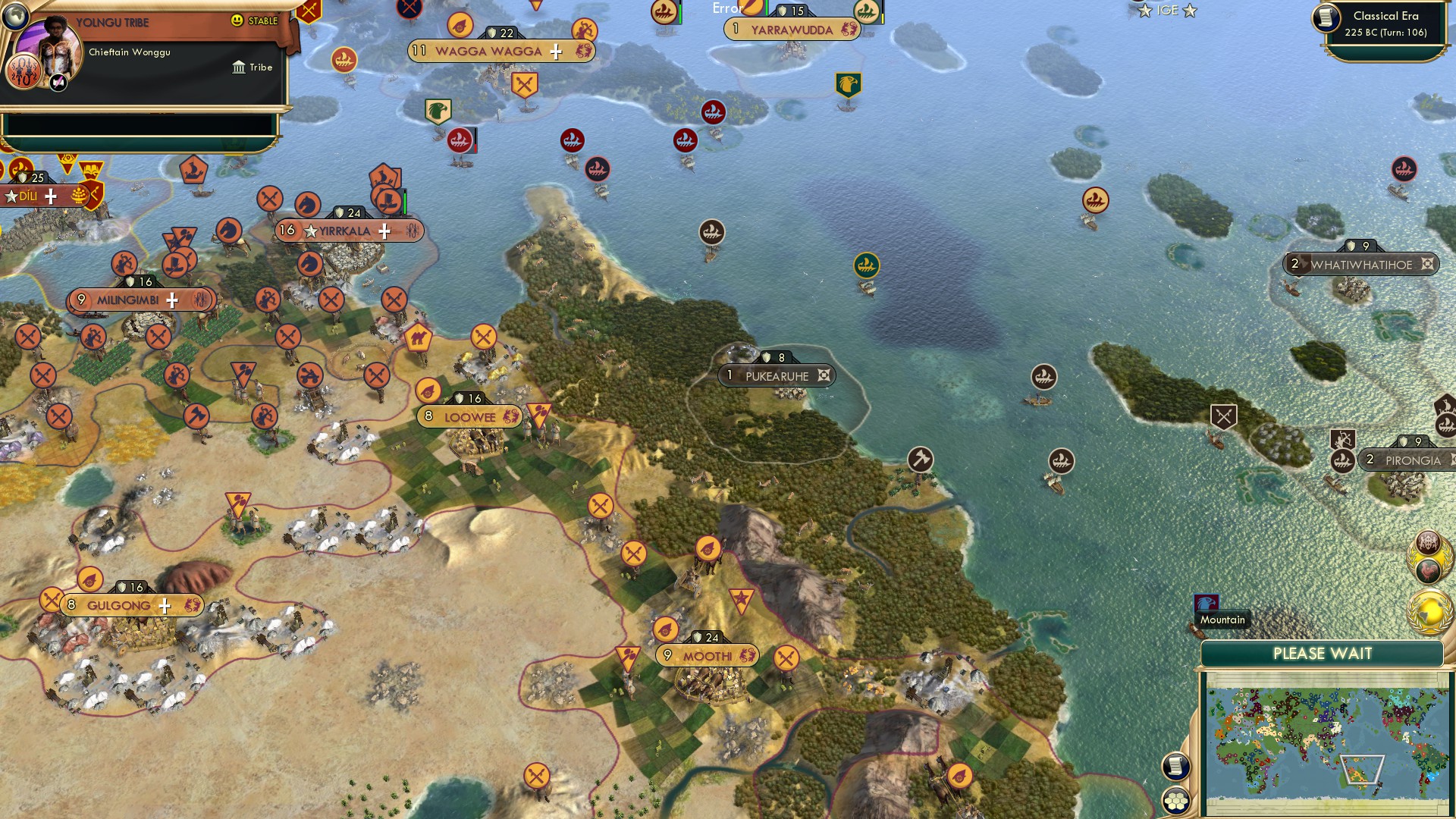
Task: Click the plus sign on the Gulgong city banner
Action: point(163,605)
